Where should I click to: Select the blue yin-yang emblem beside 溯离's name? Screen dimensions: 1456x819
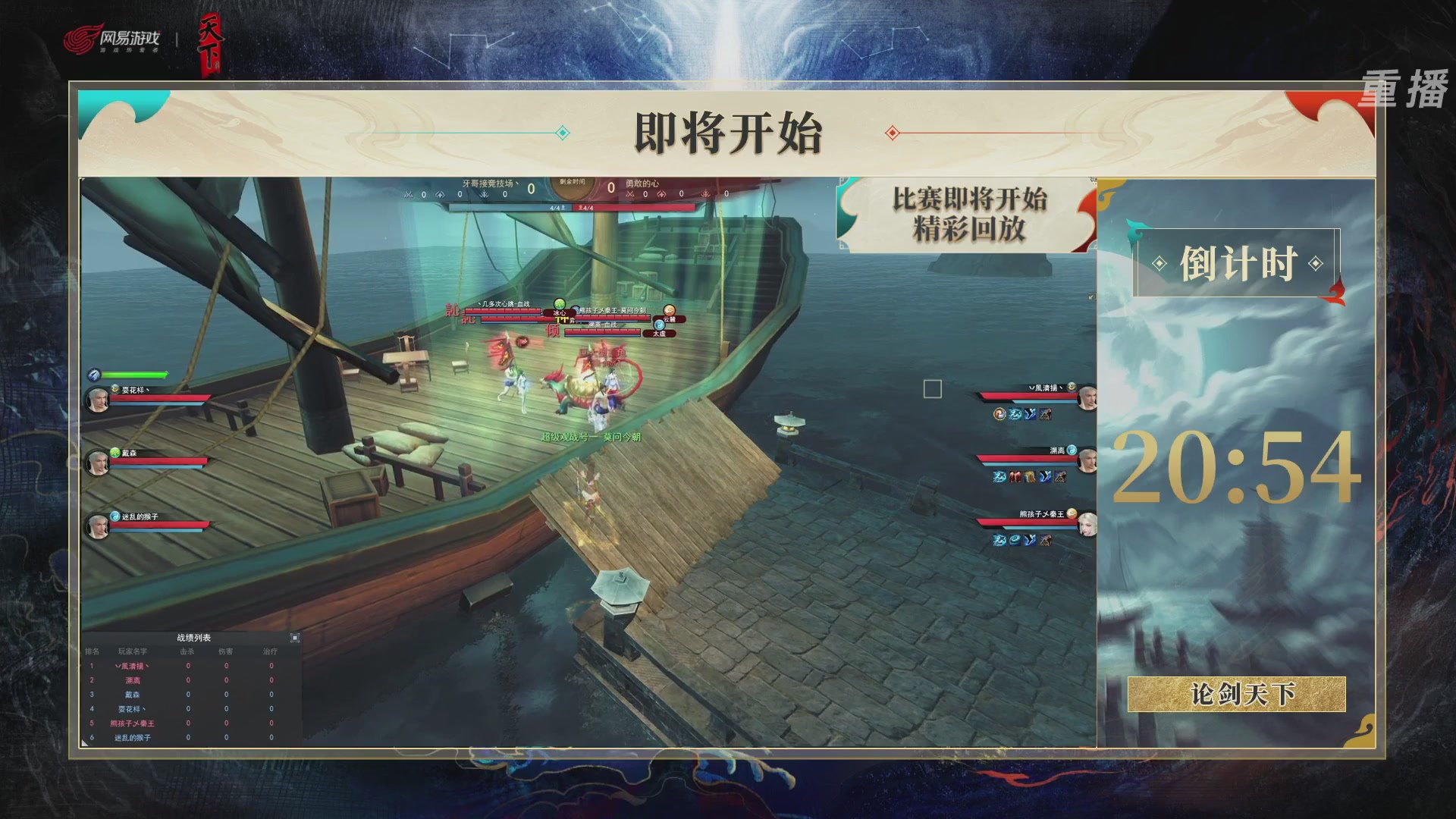(x=1072, y=450)
